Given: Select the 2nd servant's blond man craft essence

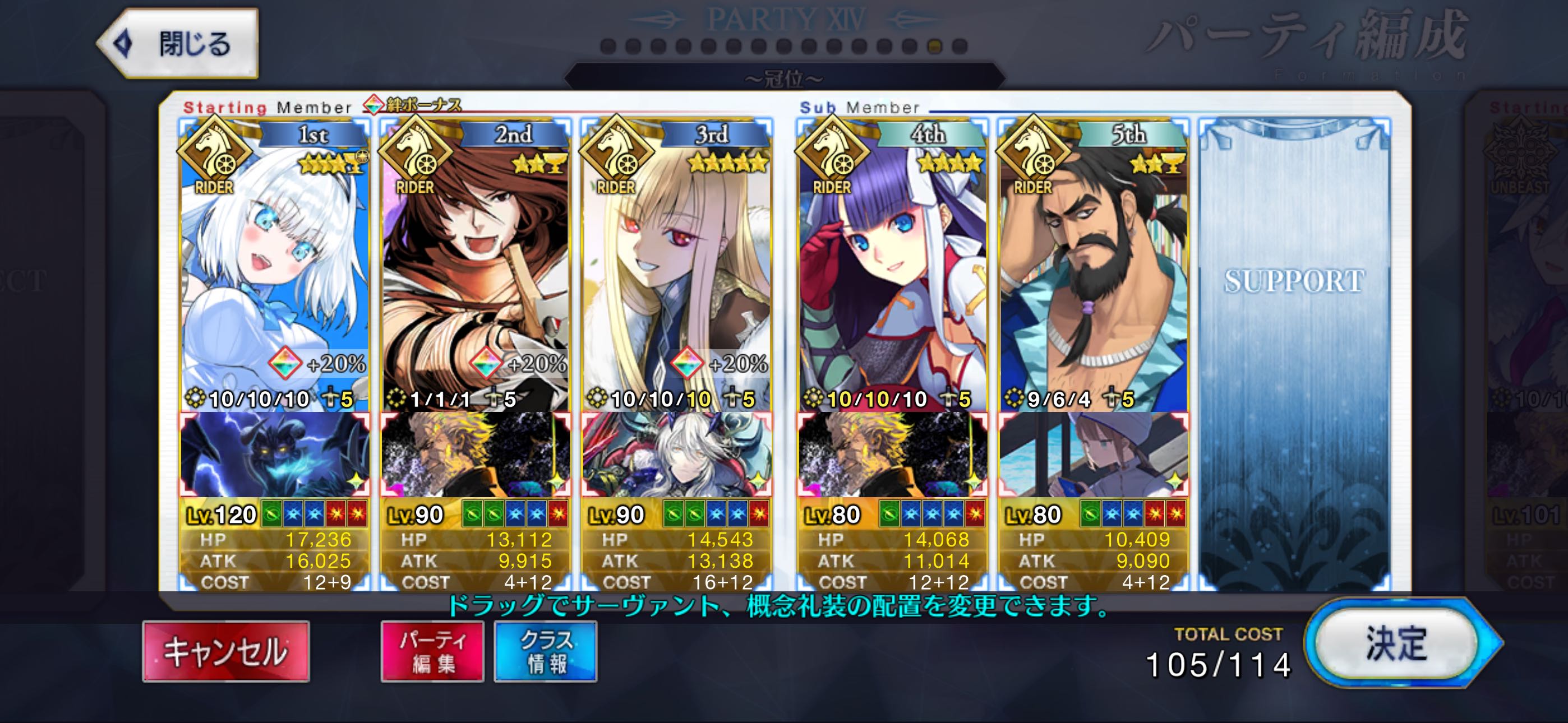Looking at the screenshot, I should [x=476, y=455].
